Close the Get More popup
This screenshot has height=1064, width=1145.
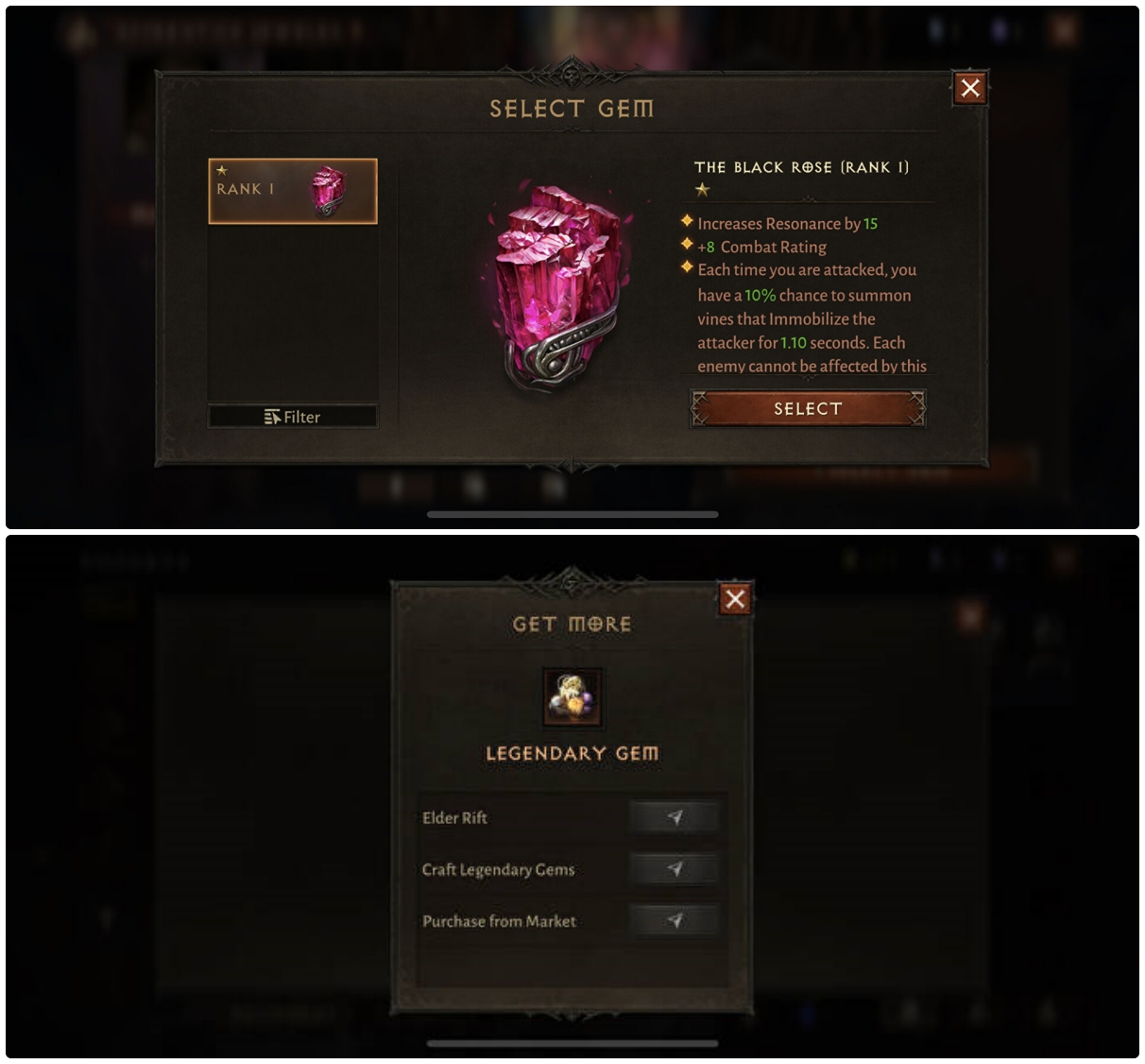click(735, 599)
